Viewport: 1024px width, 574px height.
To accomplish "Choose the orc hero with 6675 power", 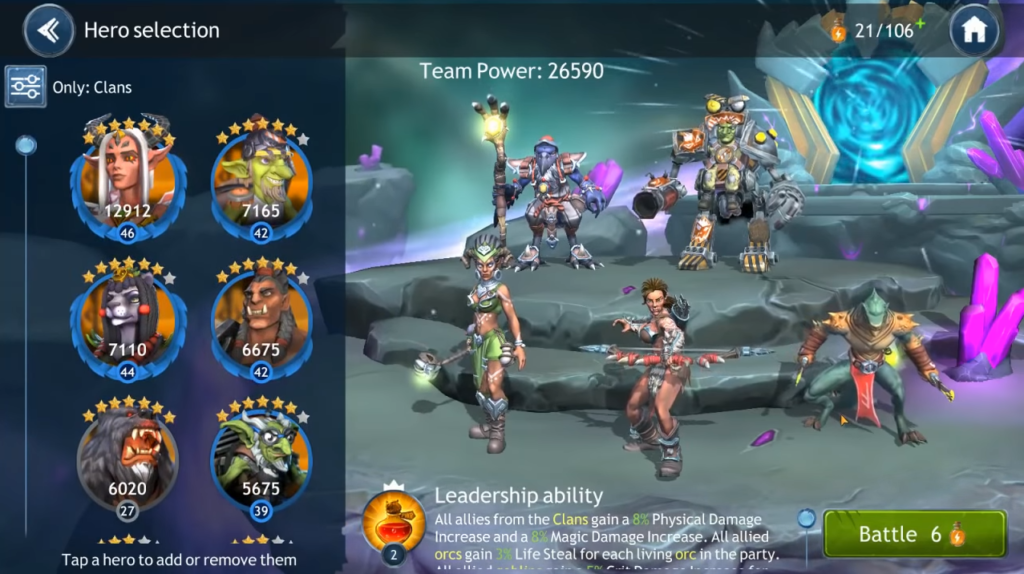I will click(262, 320).
